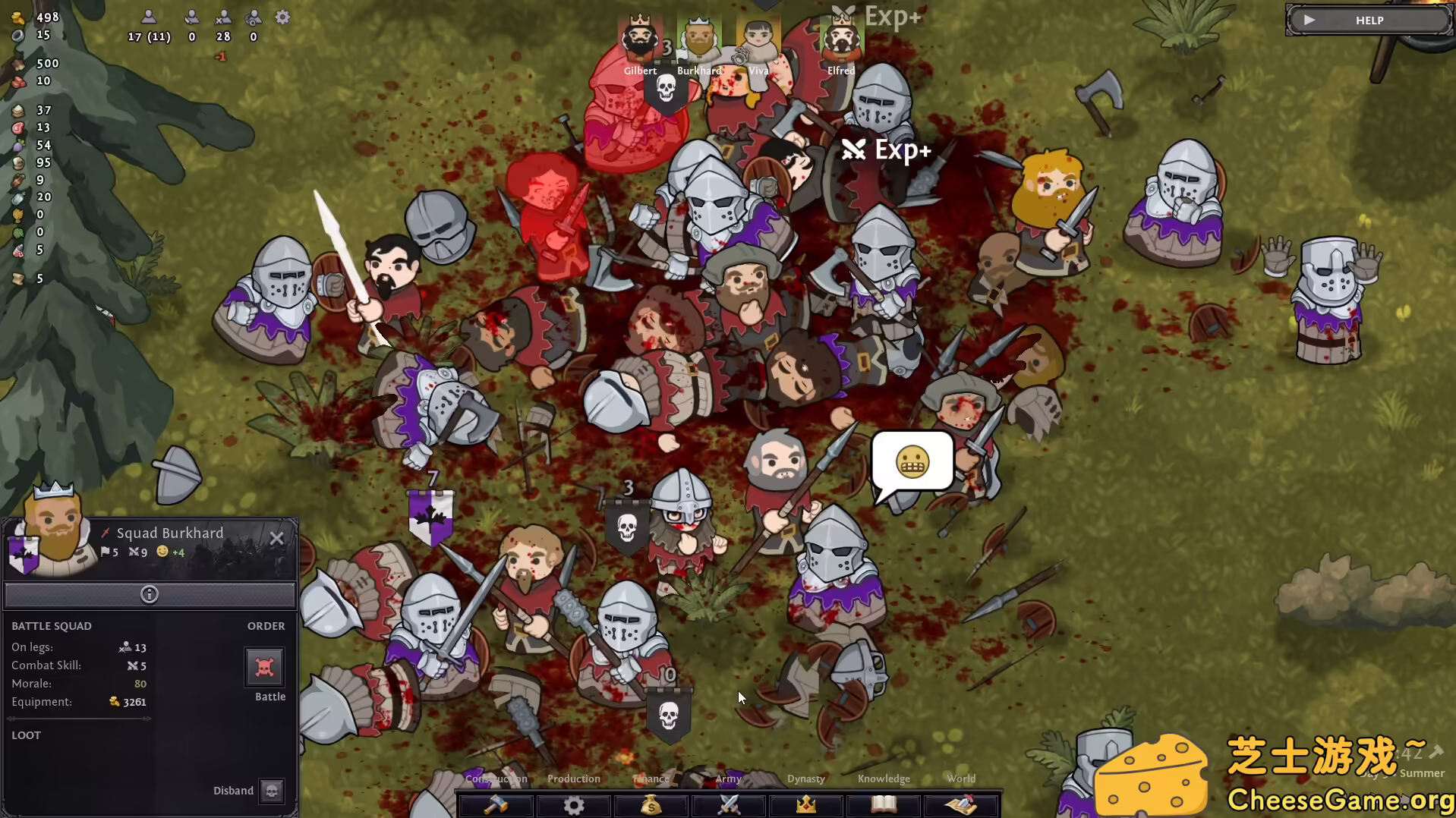1456x818 pixels.
Task: Open the World map menu
Action: tap(961, 804)
